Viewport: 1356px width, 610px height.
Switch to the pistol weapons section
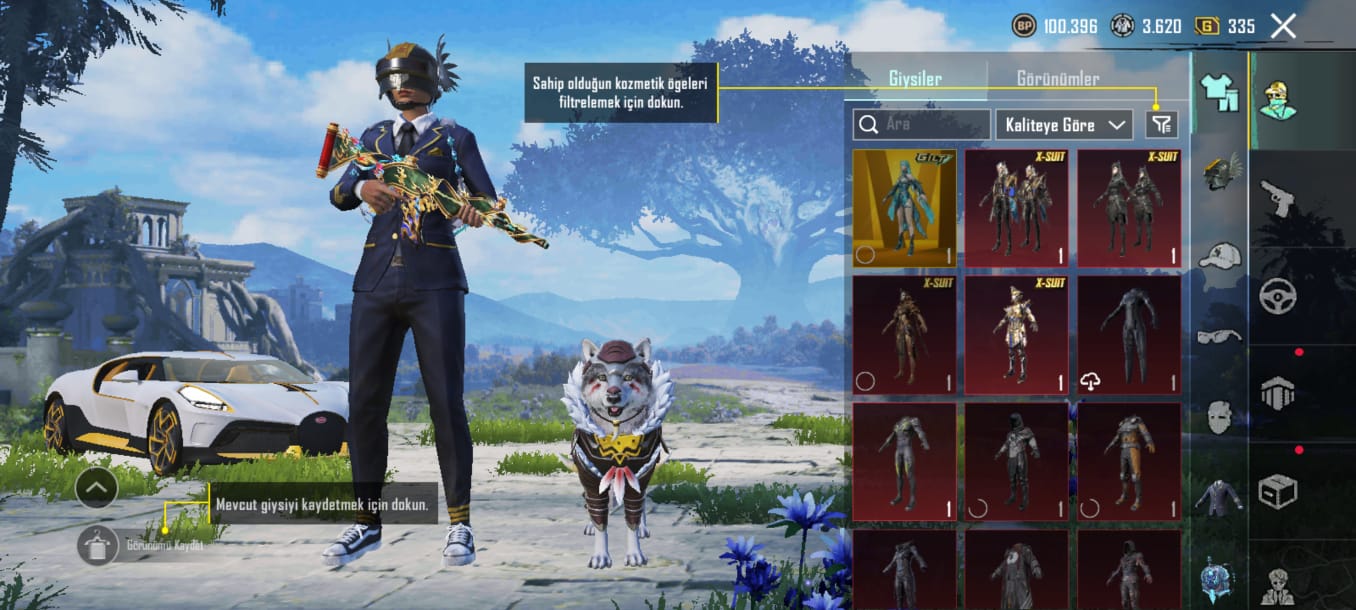(x=1277, y=197)
